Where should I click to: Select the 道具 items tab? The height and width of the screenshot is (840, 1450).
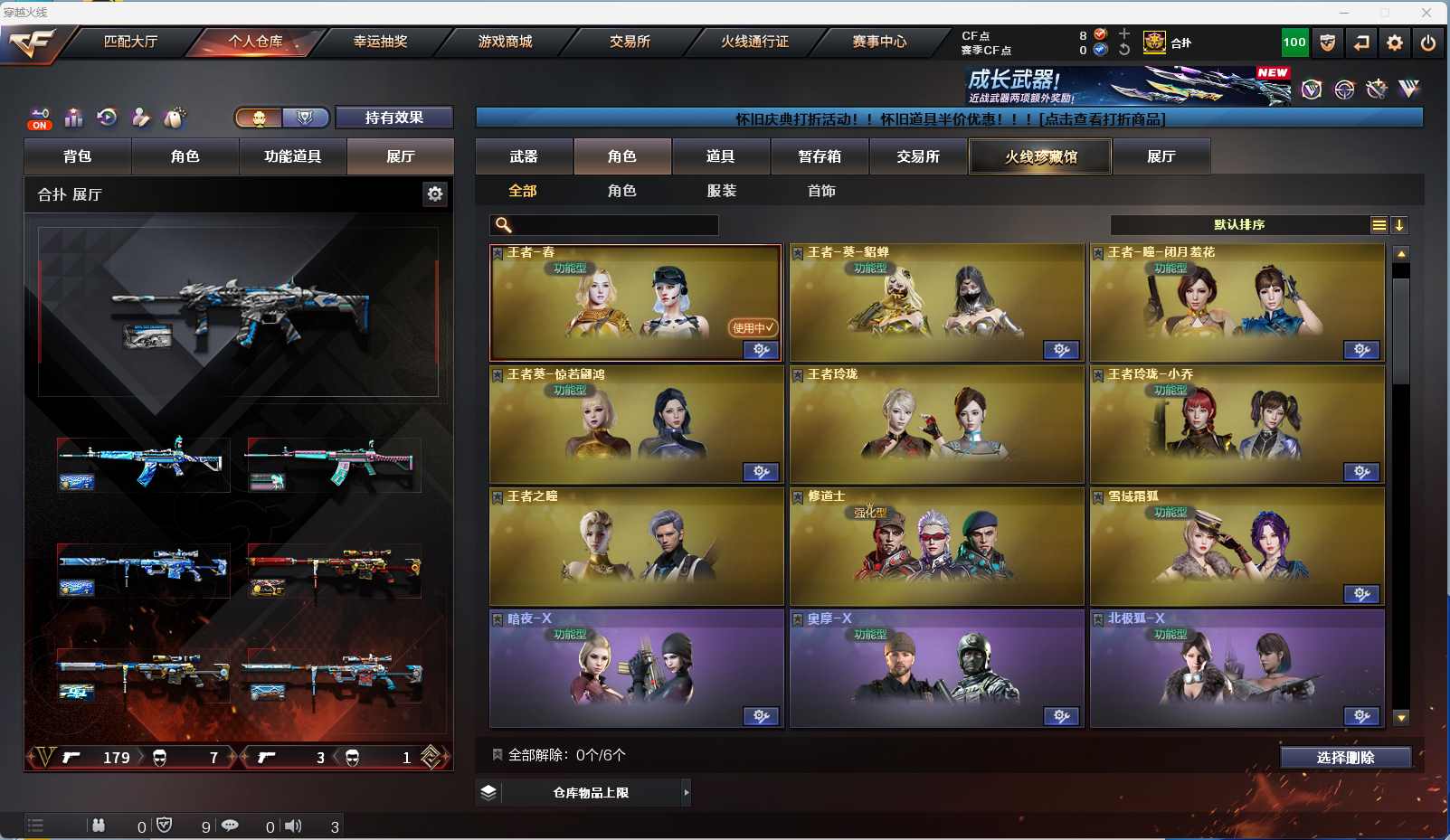point(720,156)
